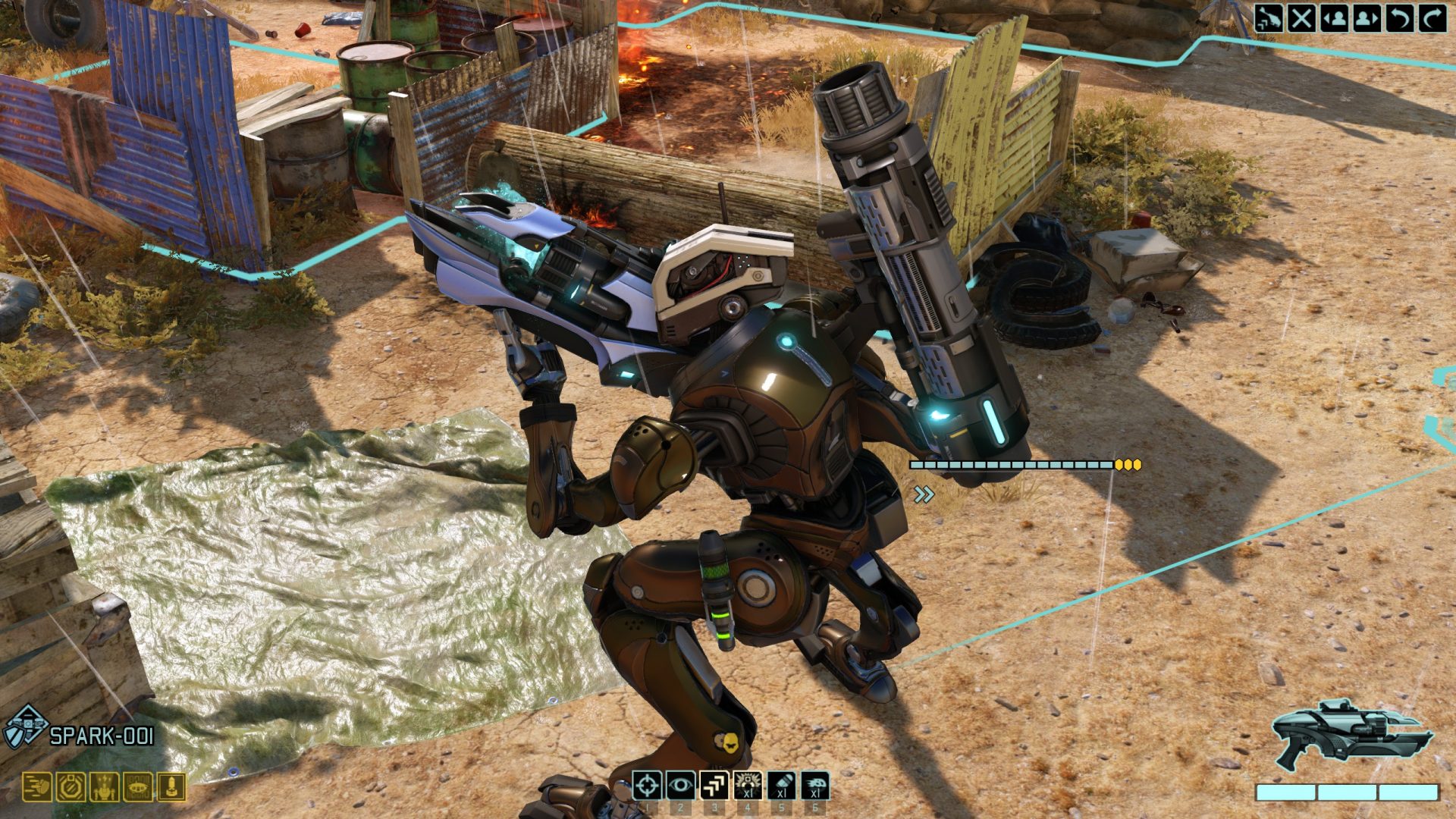
Task: Activate the eye Overwatch ability
Action: coord(680,786)
